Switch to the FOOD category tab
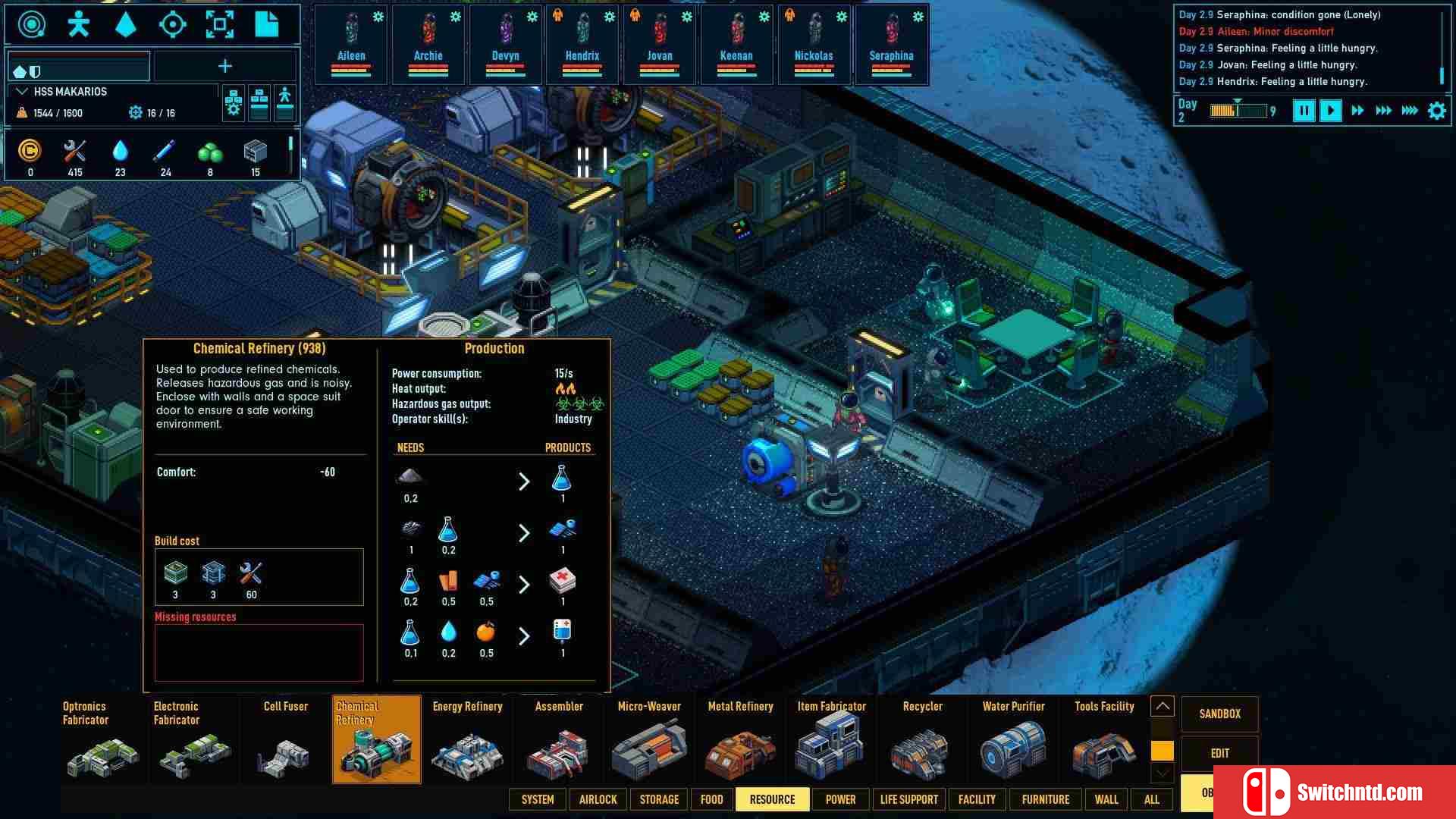The height and width of the screenshot is (819, 1456). [711, 799]
